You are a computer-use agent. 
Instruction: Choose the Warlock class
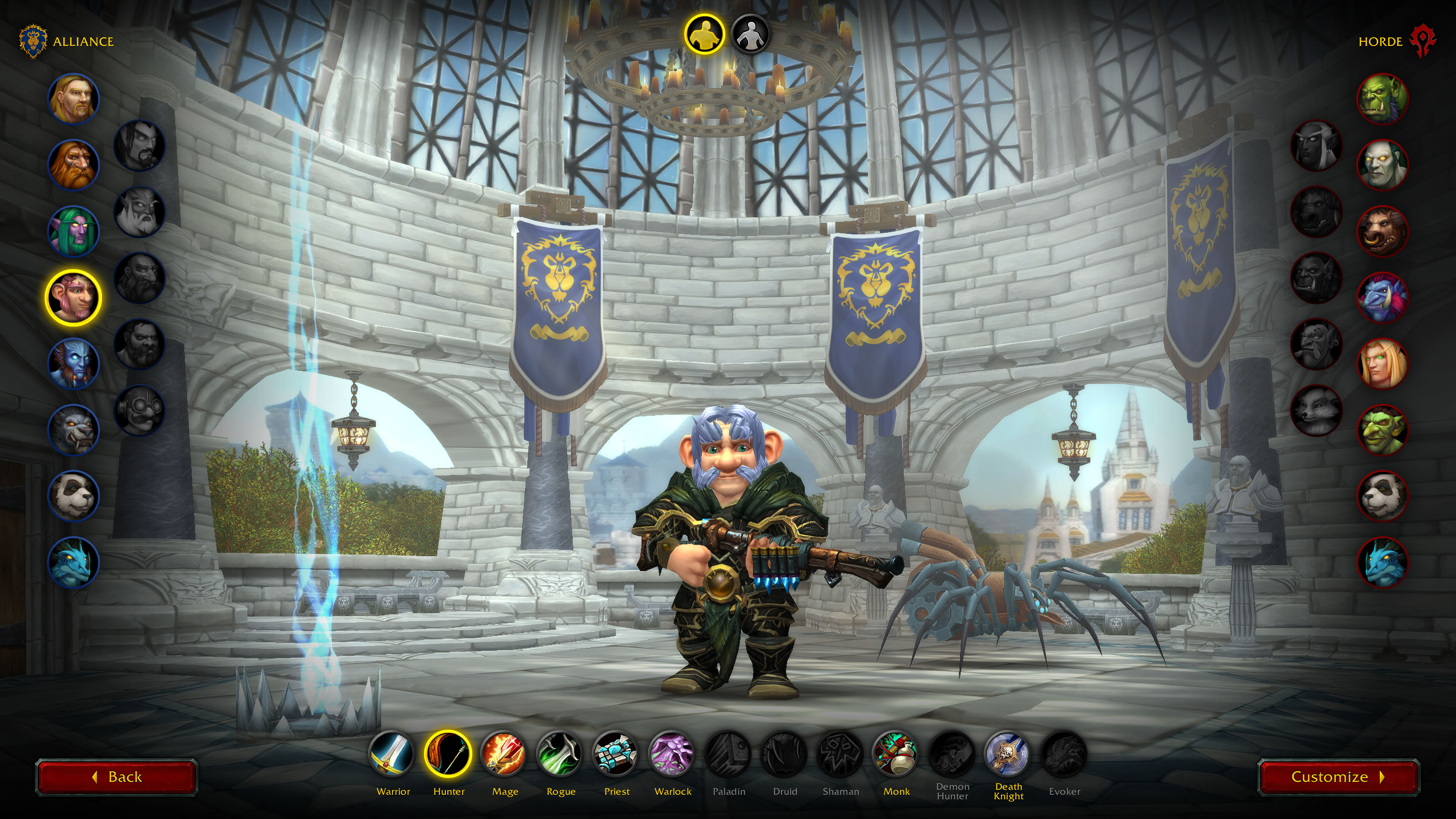click(x=672, y=754)
